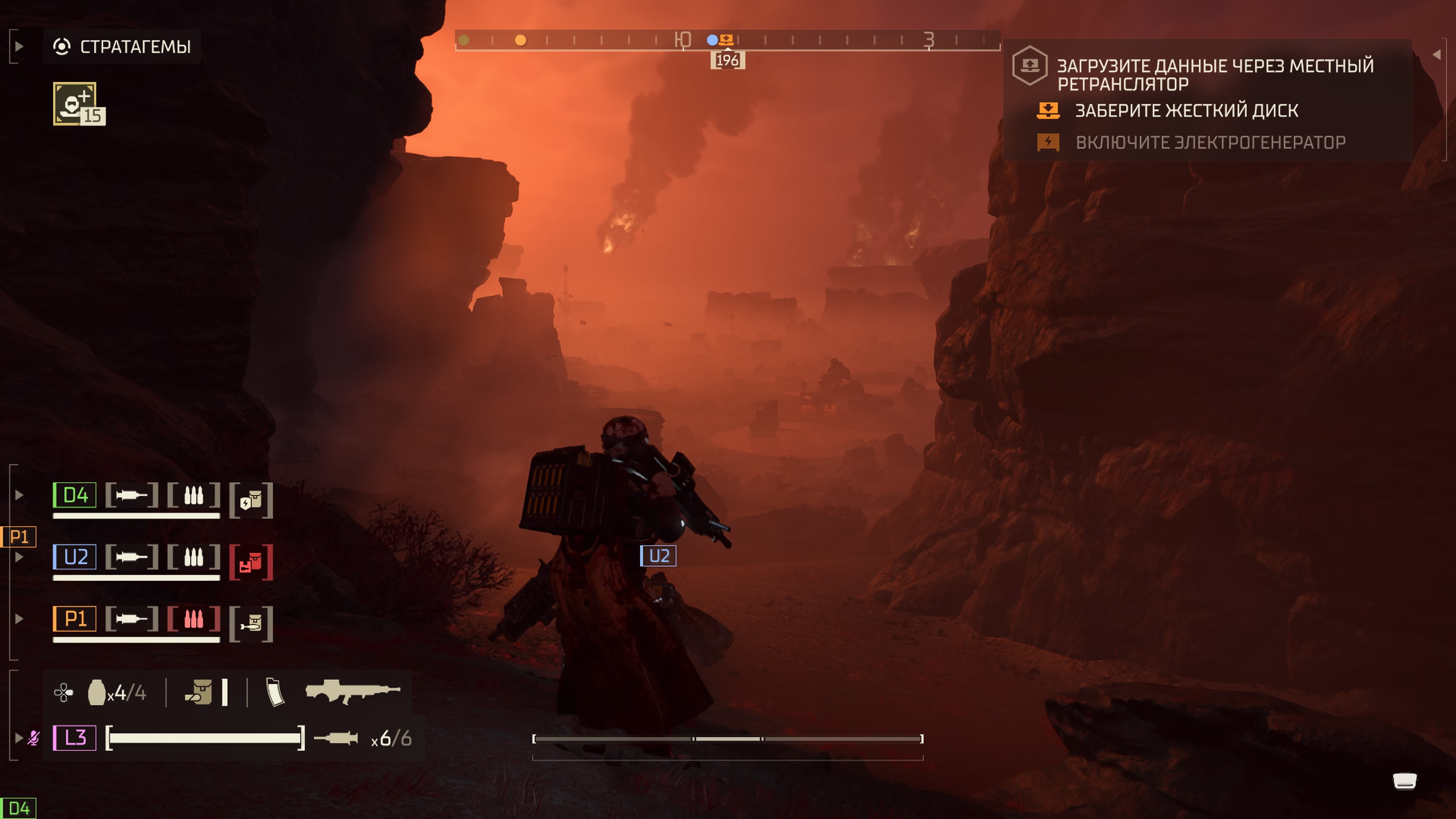1456x819 pixels.
Task: Select the ЗАБЕРИТЕ ЖЕСТКИЙ ДИСК sub-objective
Action: tap(1186, 111)
